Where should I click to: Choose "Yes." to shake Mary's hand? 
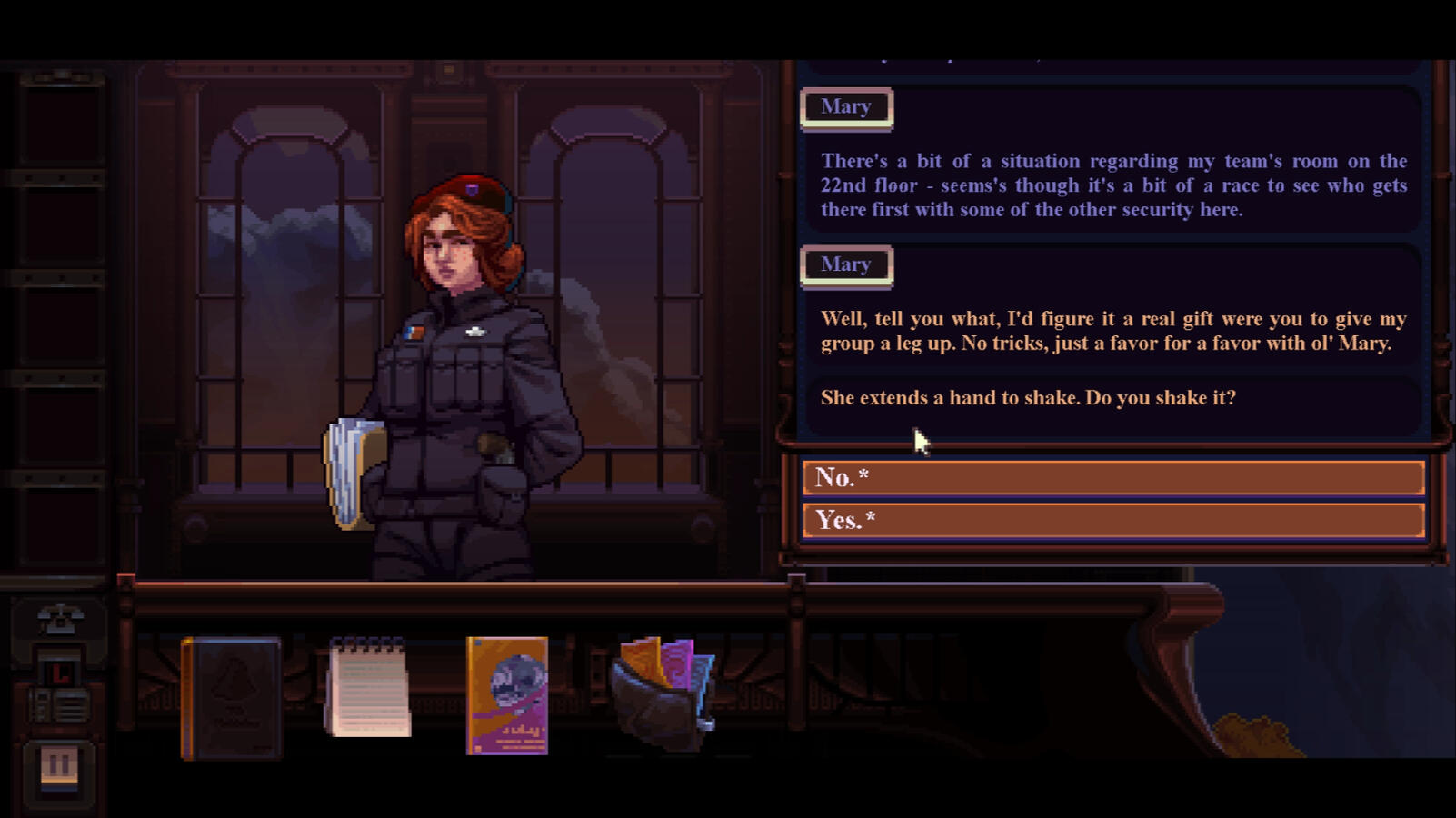[1112, 520]
